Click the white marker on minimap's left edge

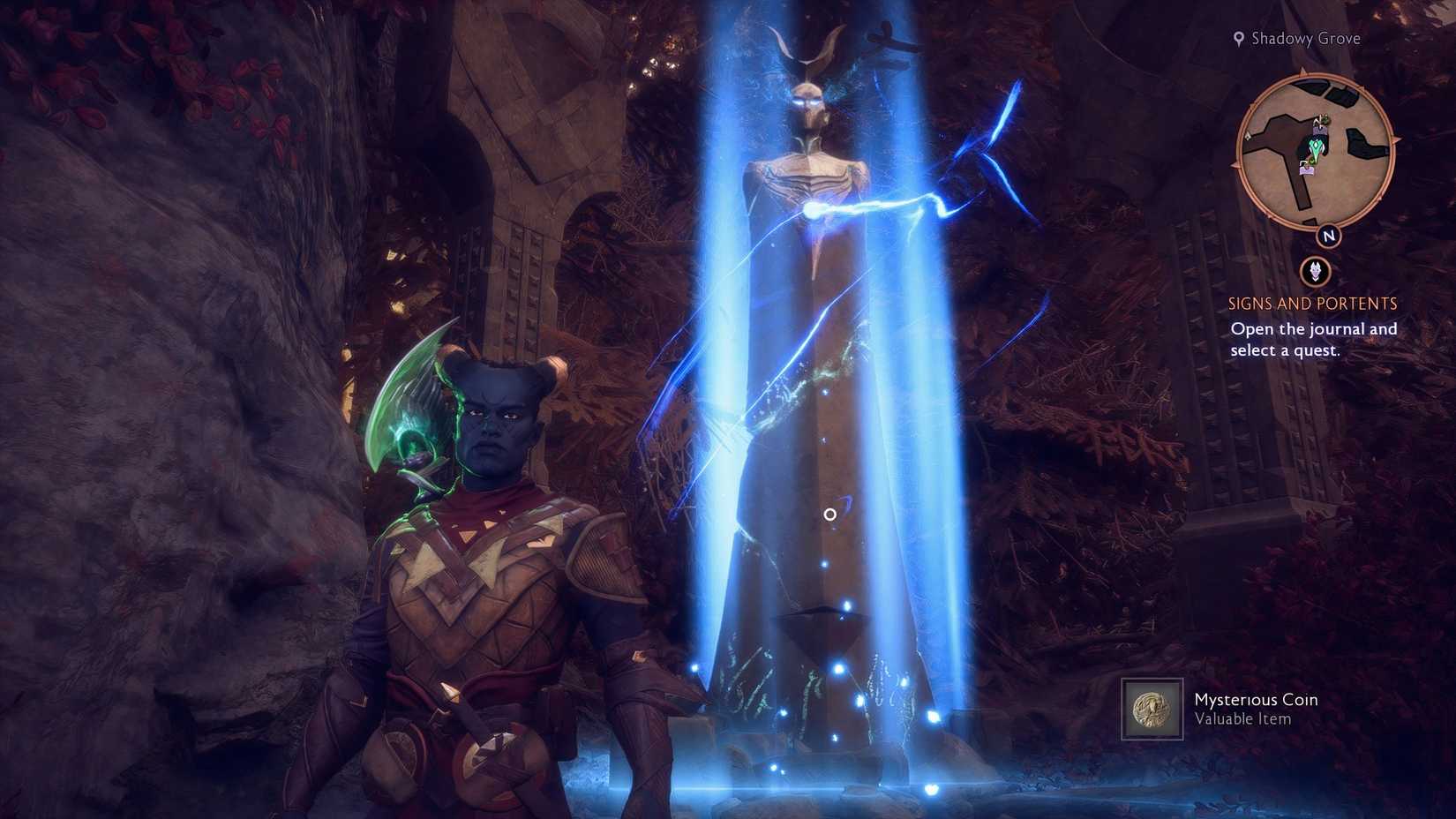point(1247,135)
